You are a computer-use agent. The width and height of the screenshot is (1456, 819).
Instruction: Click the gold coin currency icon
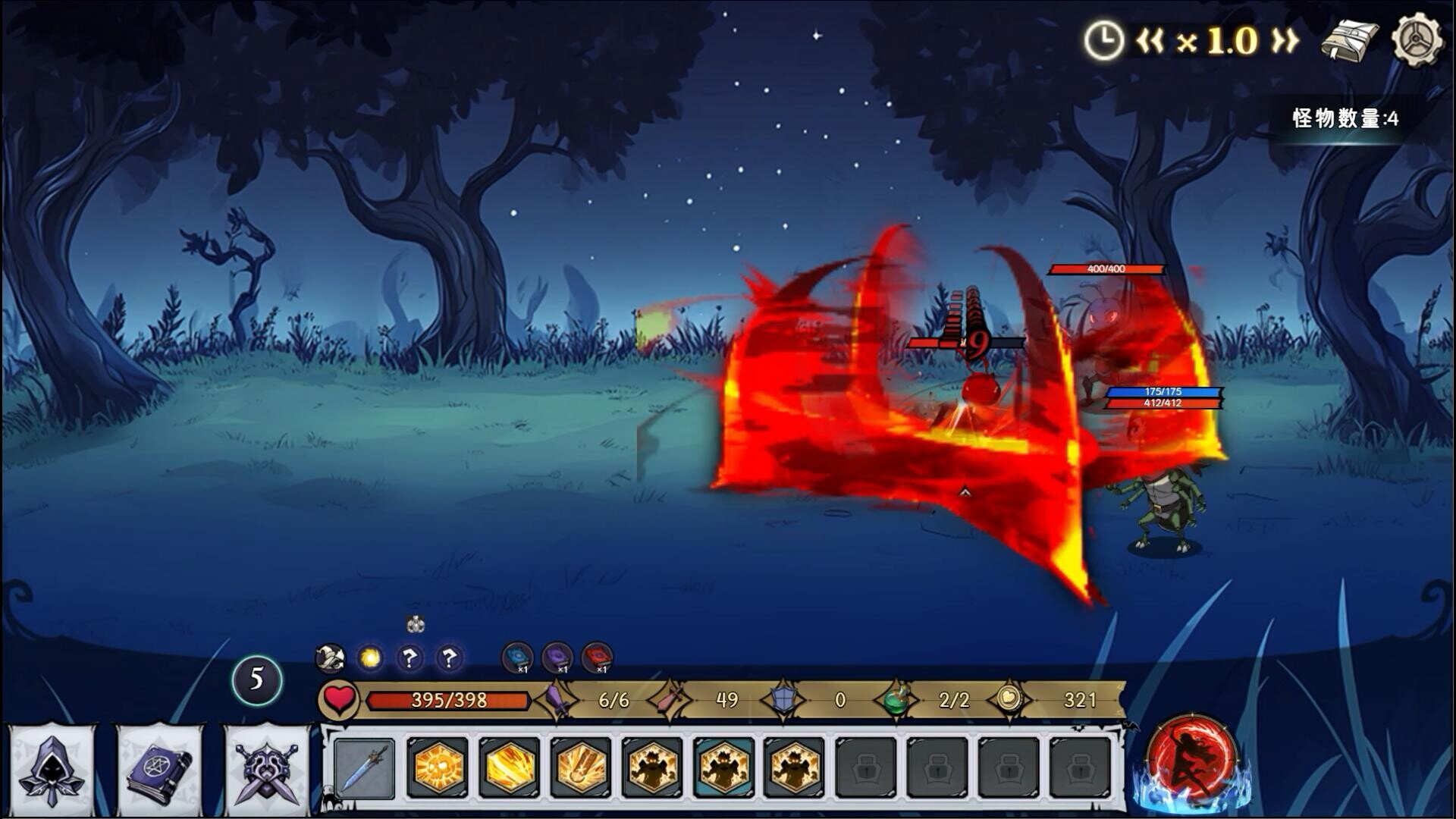coord(1009,698)
